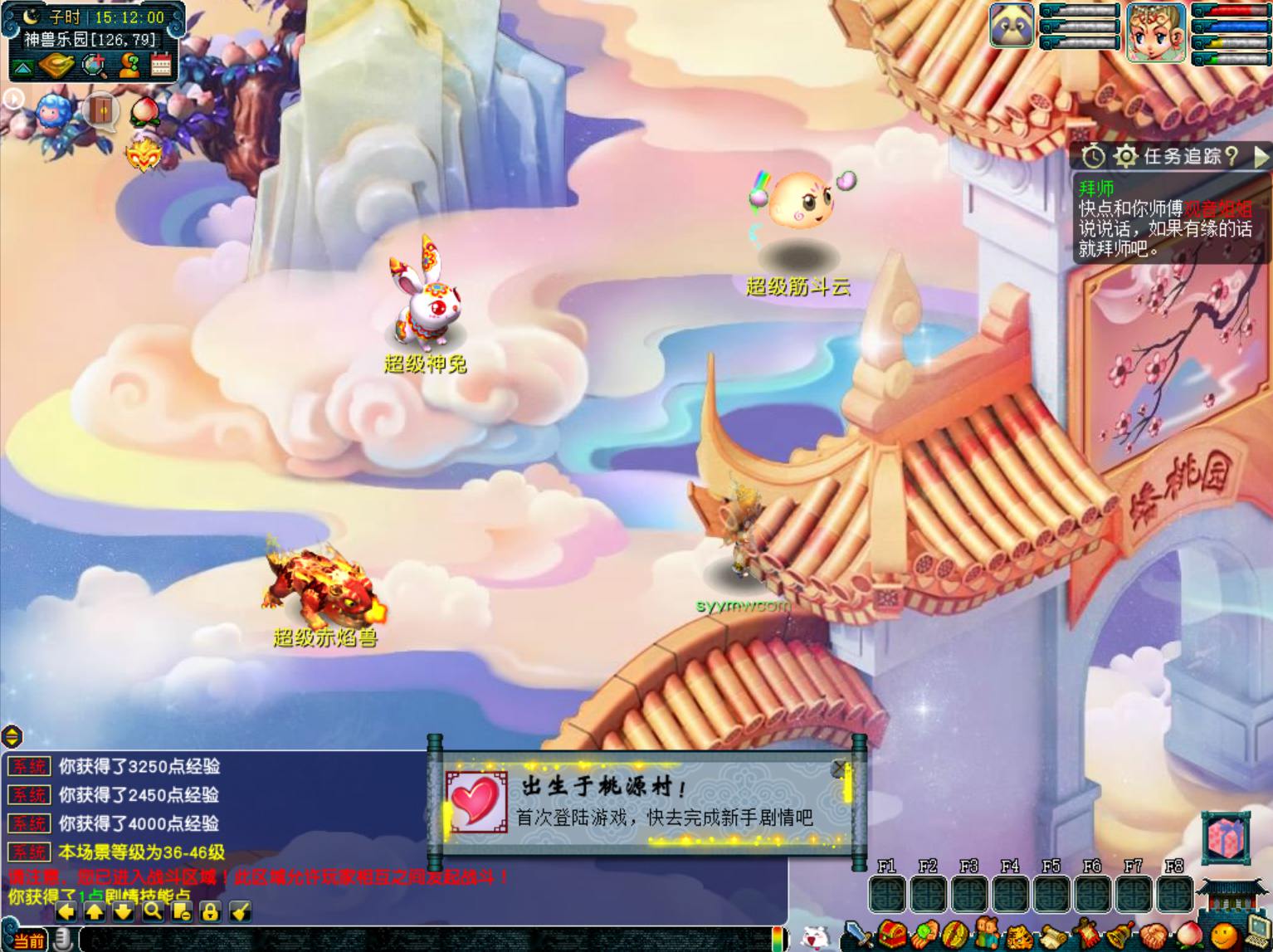Open the pink gift box icon
Viewport: 1273px width, 952px height.
pyautogui.click(x=1227, y=837)
